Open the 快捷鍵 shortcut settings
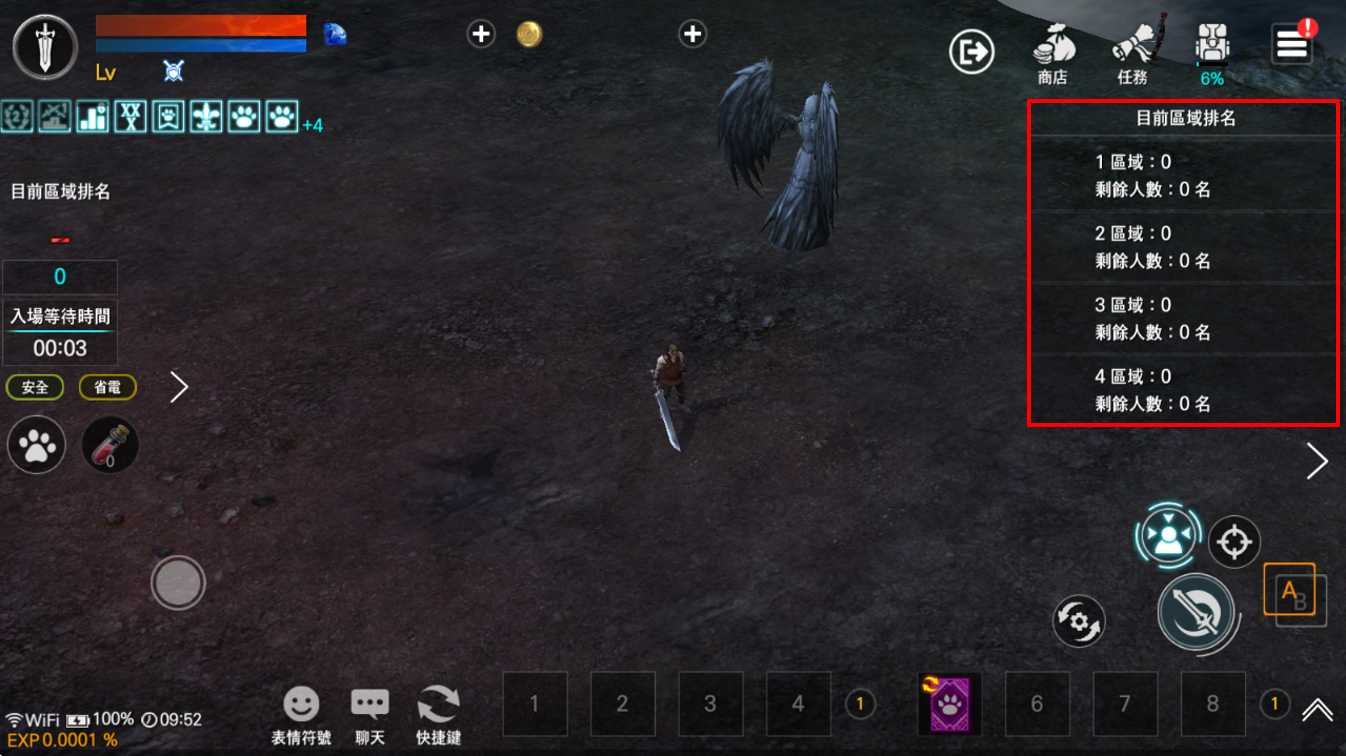The width and height of the screenshot is (1346, 756). (438, 714)
